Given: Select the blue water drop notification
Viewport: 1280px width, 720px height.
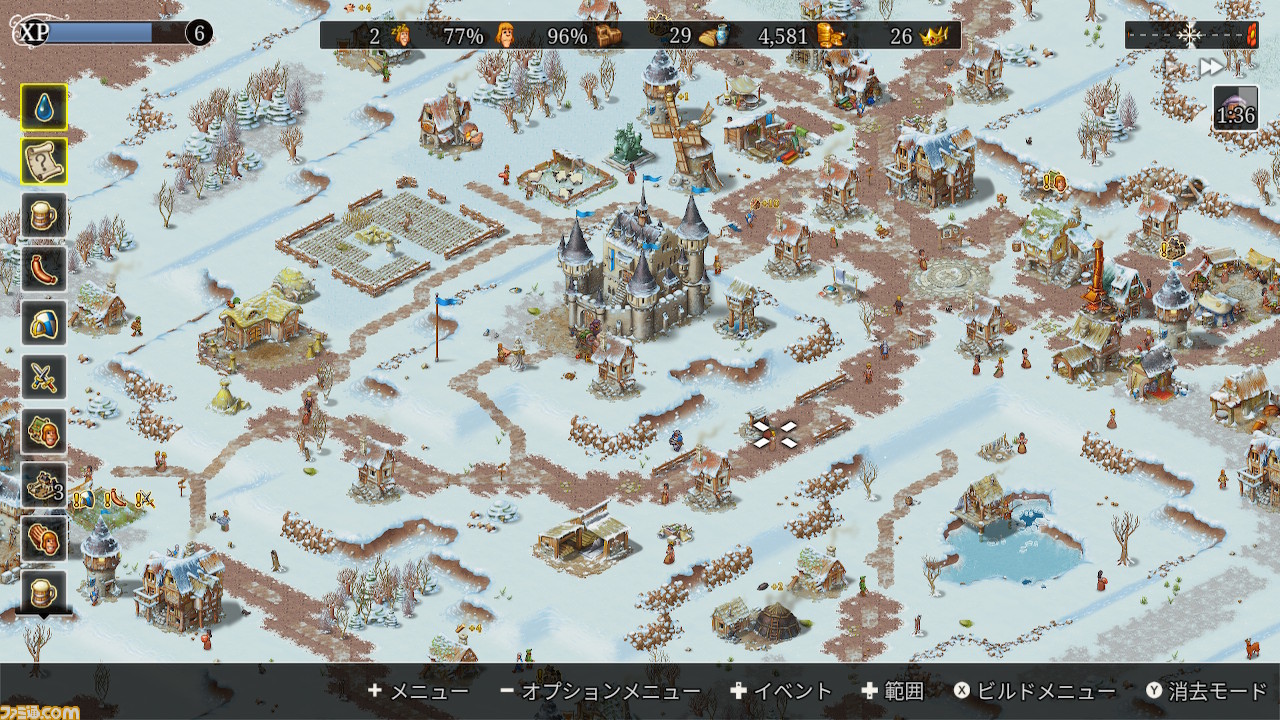Looking at the screenshot, I should tap(44, 107).
